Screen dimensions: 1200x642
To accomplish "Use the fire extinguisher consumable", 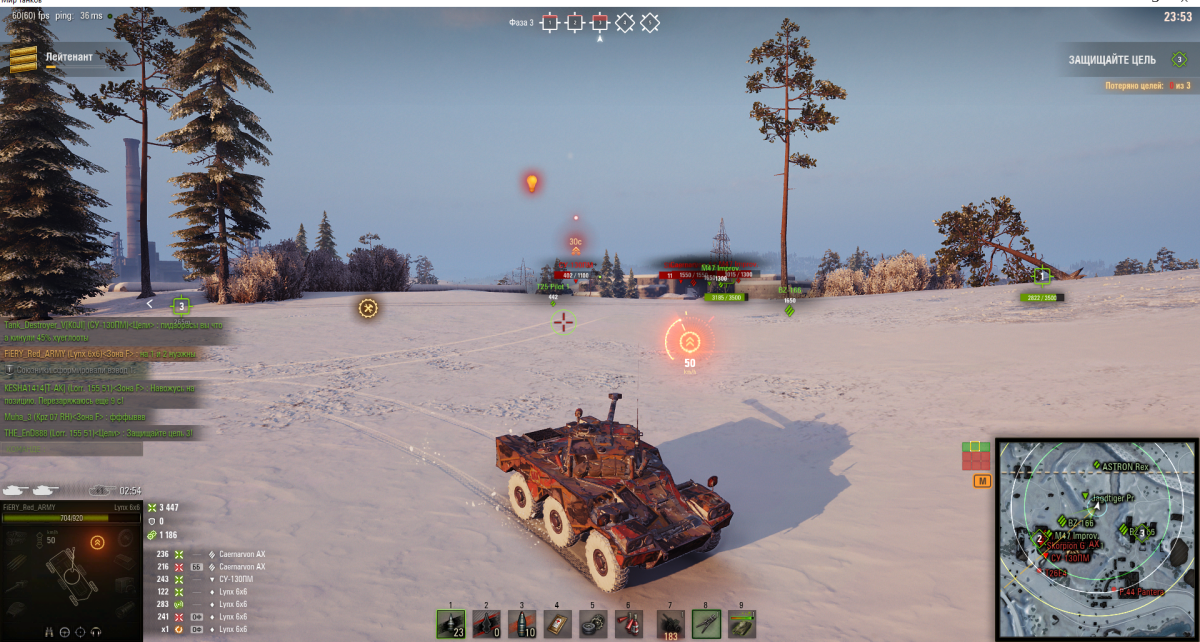I will (x=629, y=624).
